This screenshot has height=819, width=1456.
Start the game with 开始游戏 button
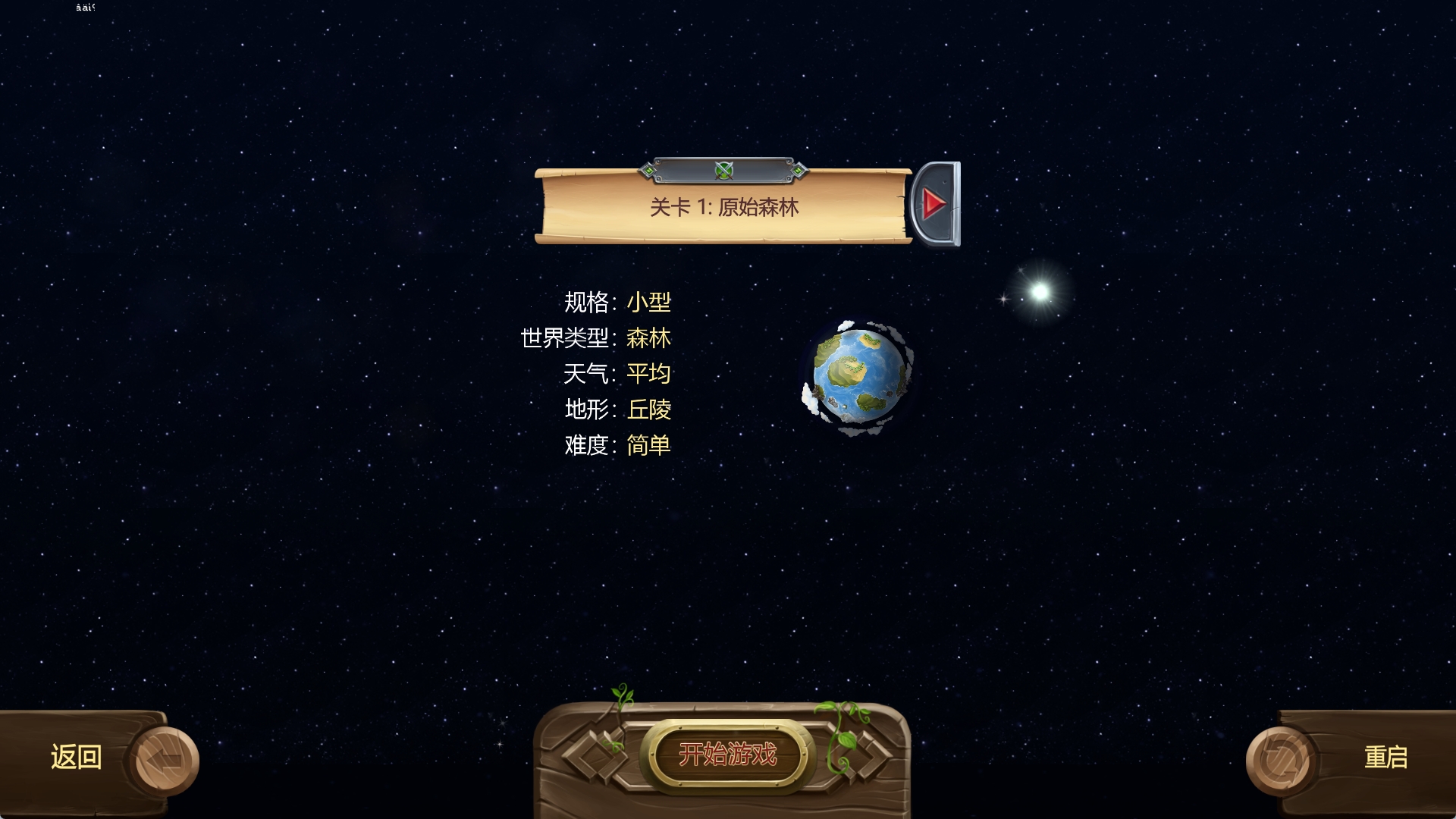click(727, 755)
